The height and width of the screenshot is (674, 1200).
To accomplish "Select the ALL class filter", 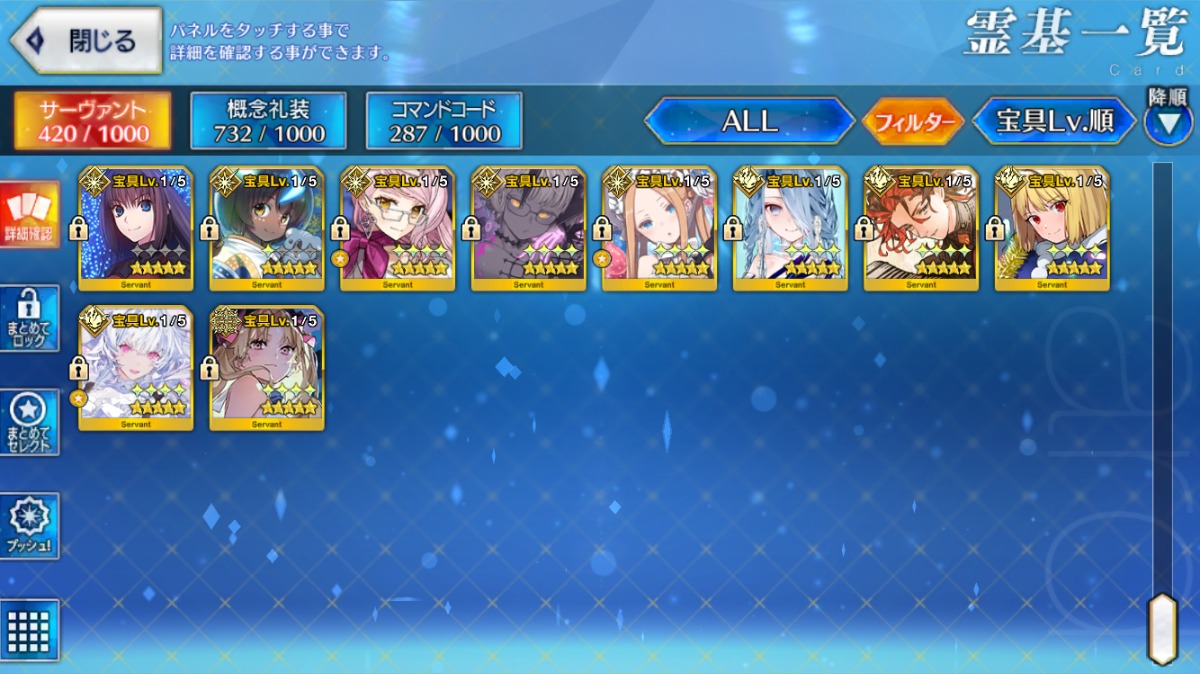I will (750, 122).
